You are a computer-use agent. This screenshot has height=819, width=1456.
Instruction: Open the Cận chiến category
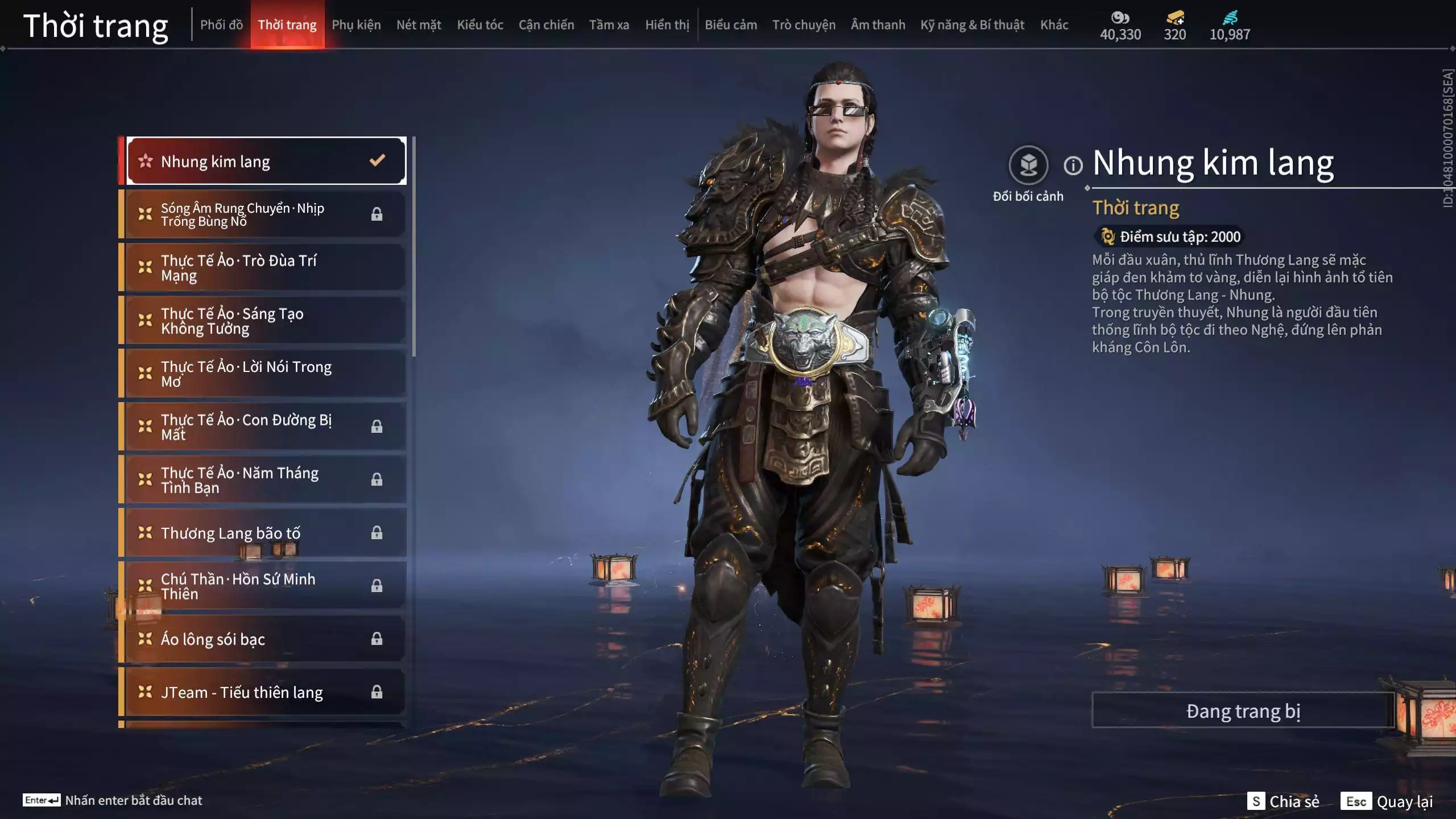(546, 25)
